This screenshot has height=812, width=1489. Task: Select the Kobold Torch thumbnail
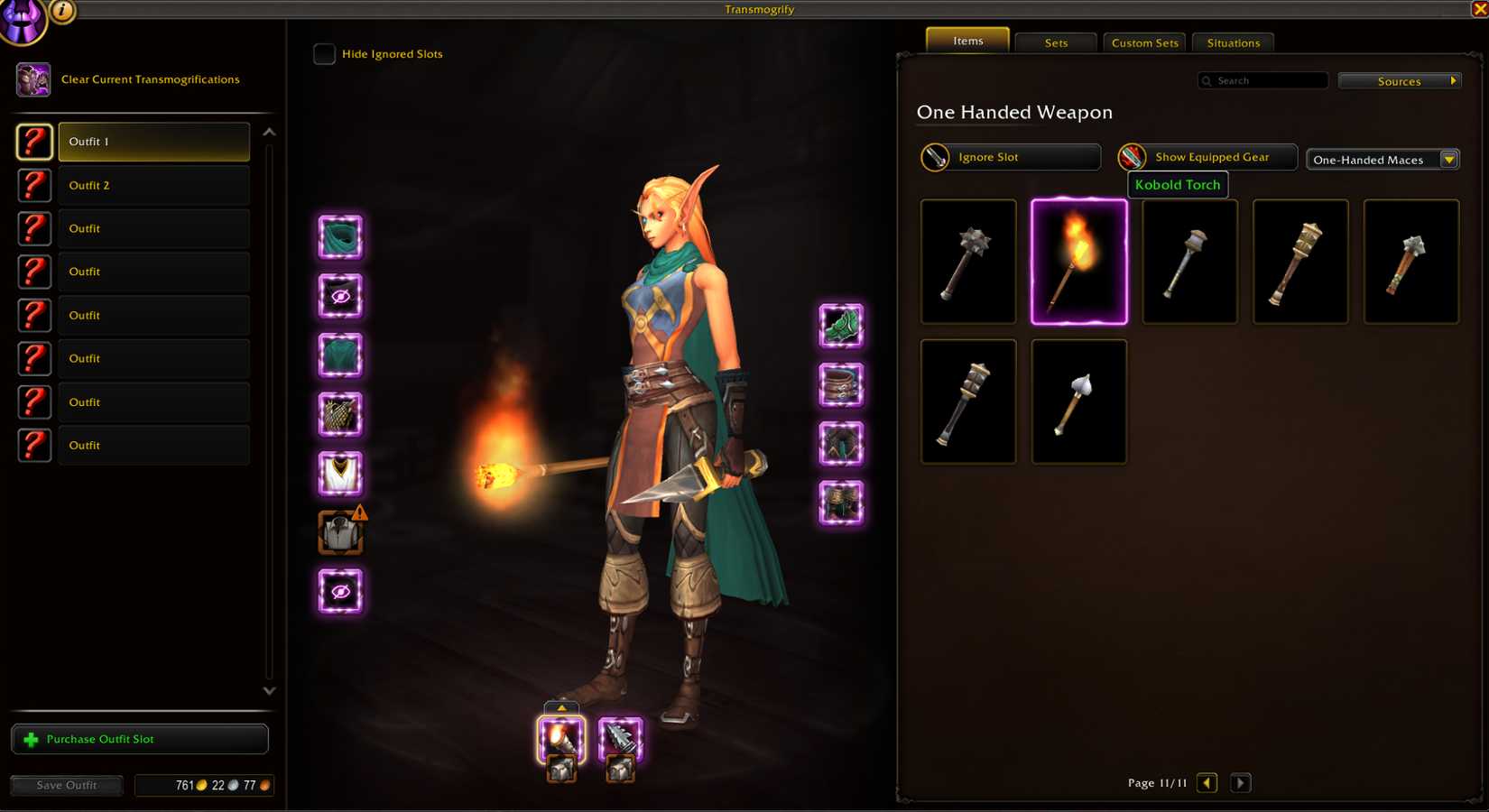[x=1078, y=261]
